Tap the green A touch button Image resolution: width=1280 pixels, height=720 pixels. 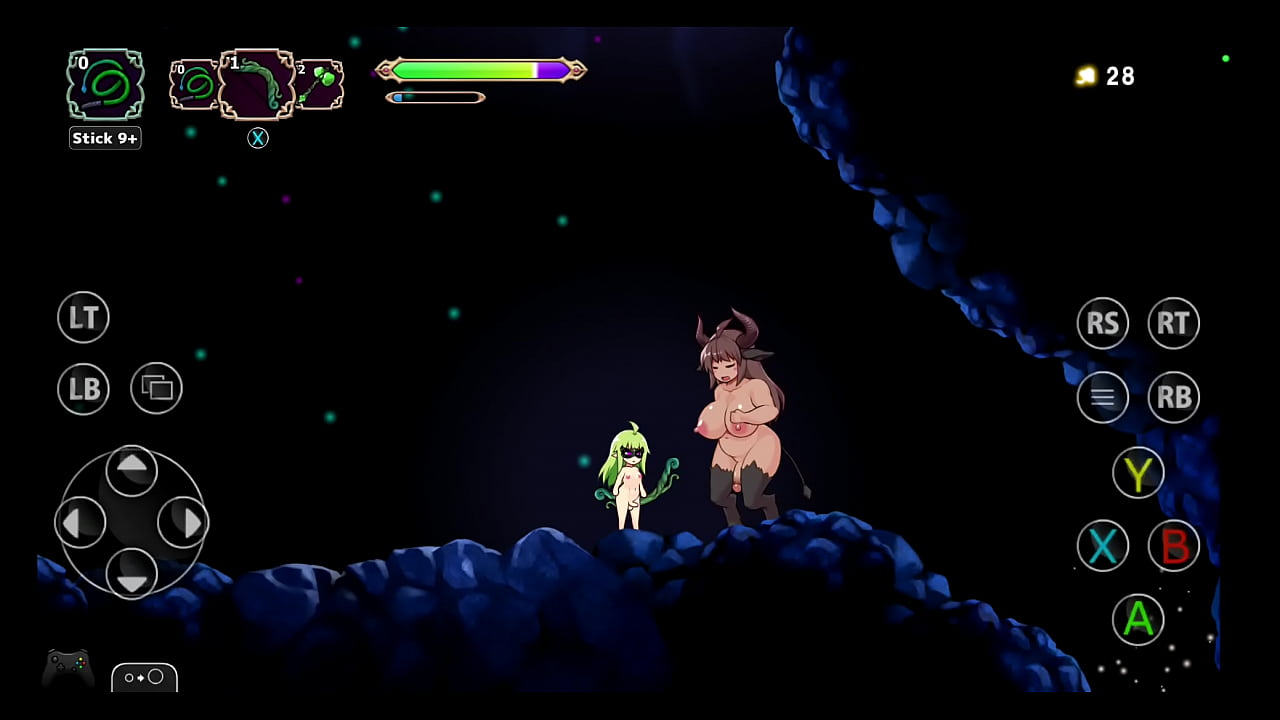[x=1138, y=619]
